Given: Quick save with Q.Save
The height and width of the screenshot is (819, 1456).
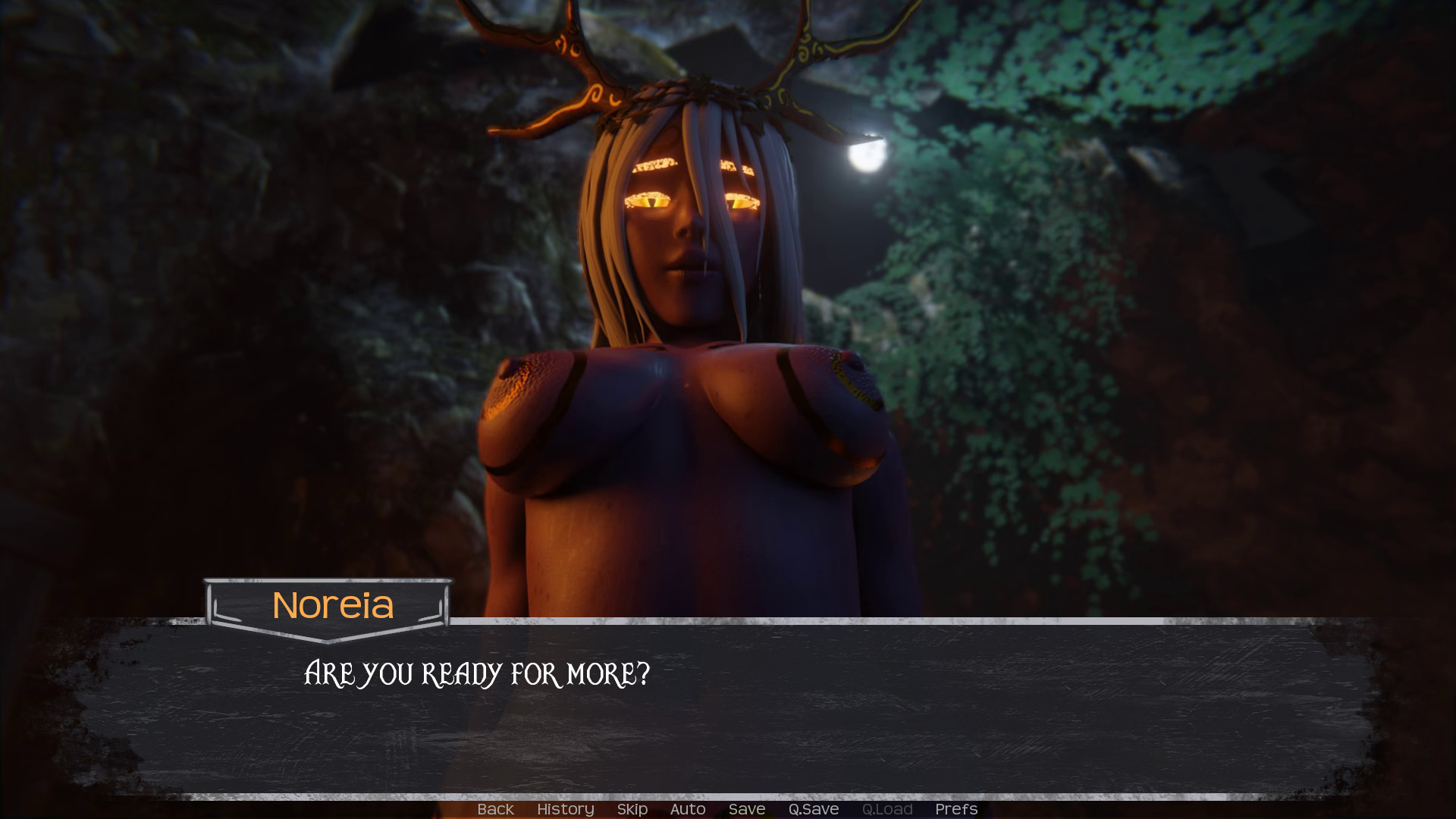Looking at the screenshot, I should [x=813, y=809].
